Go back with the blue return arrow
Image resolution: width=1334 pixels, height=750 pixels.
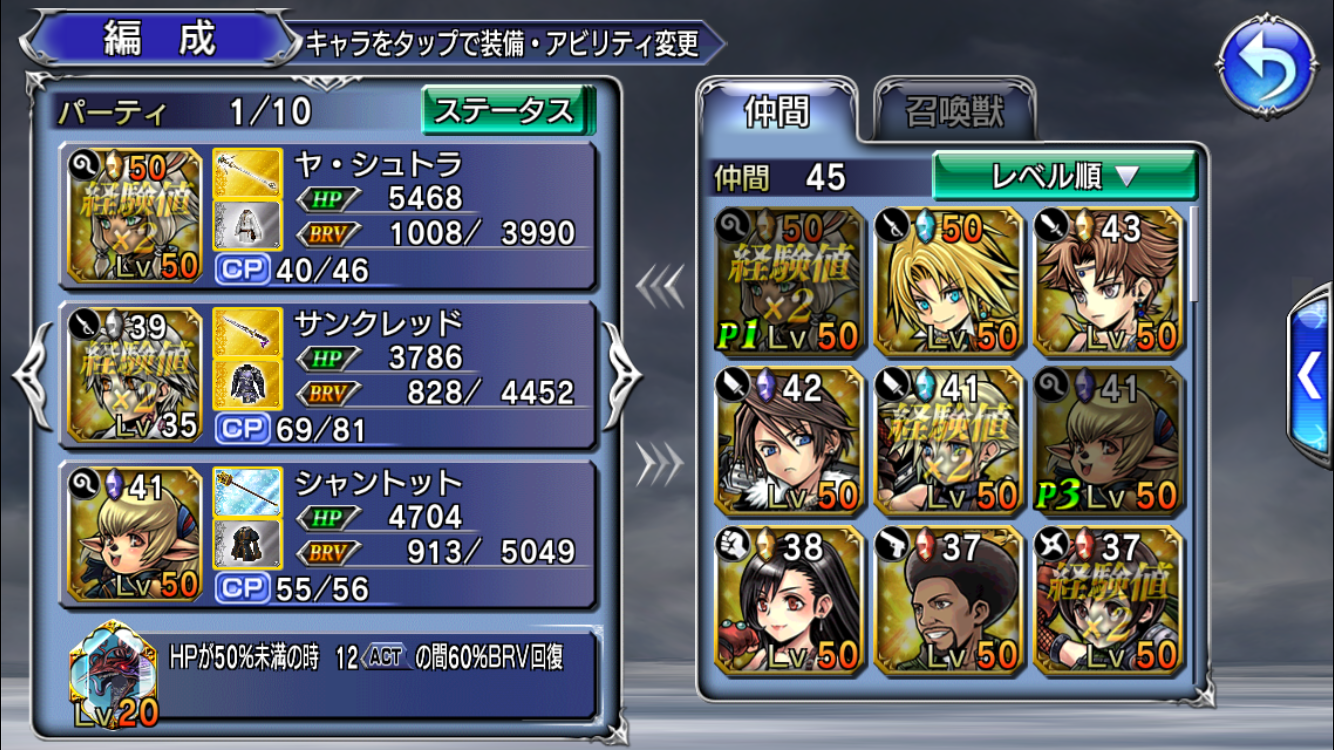(1268, 68)
